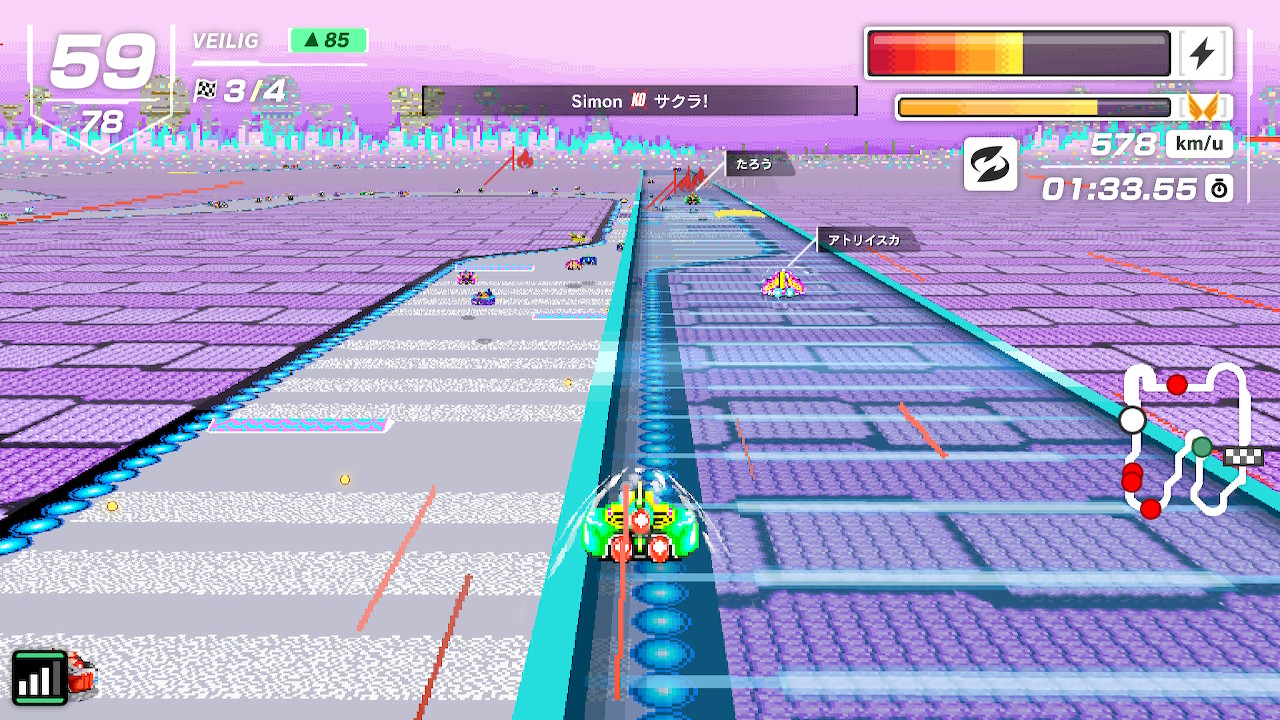This screenshot has height=720, width=1280.
Task: Click the orange wings skyway icon
Action: coord(1203,107)
